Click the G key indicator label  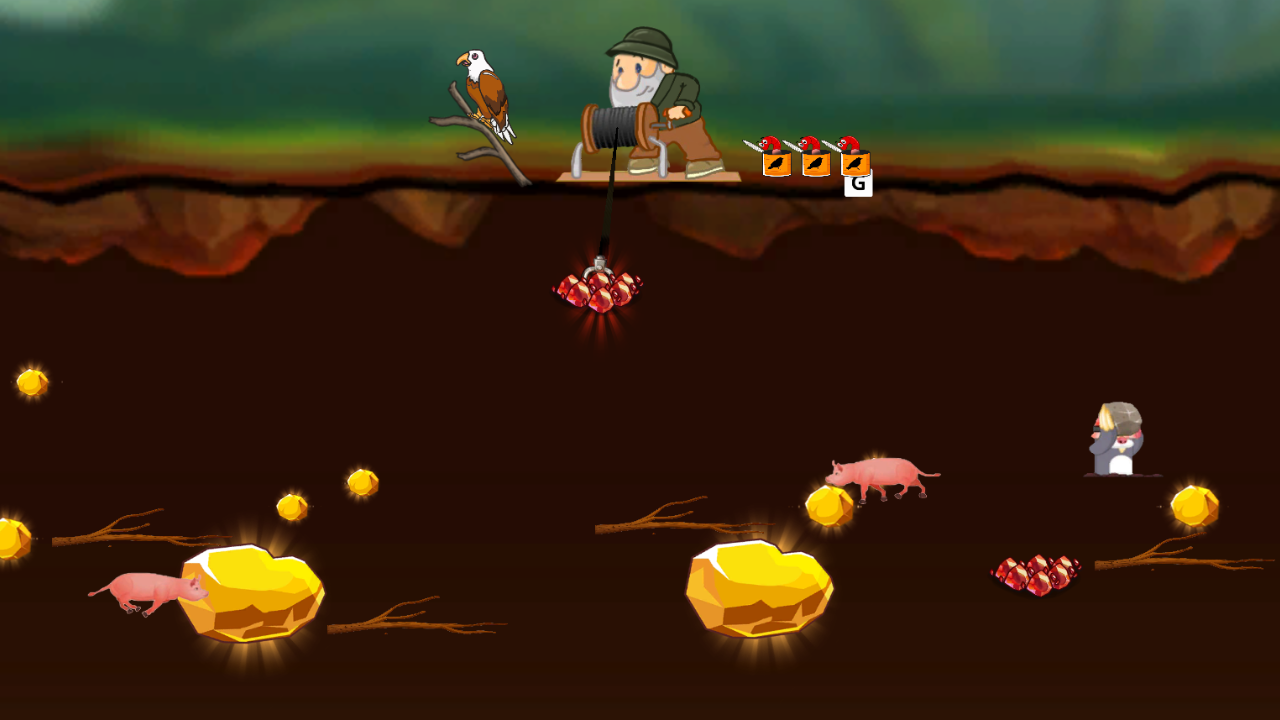[x=857, y=186]
